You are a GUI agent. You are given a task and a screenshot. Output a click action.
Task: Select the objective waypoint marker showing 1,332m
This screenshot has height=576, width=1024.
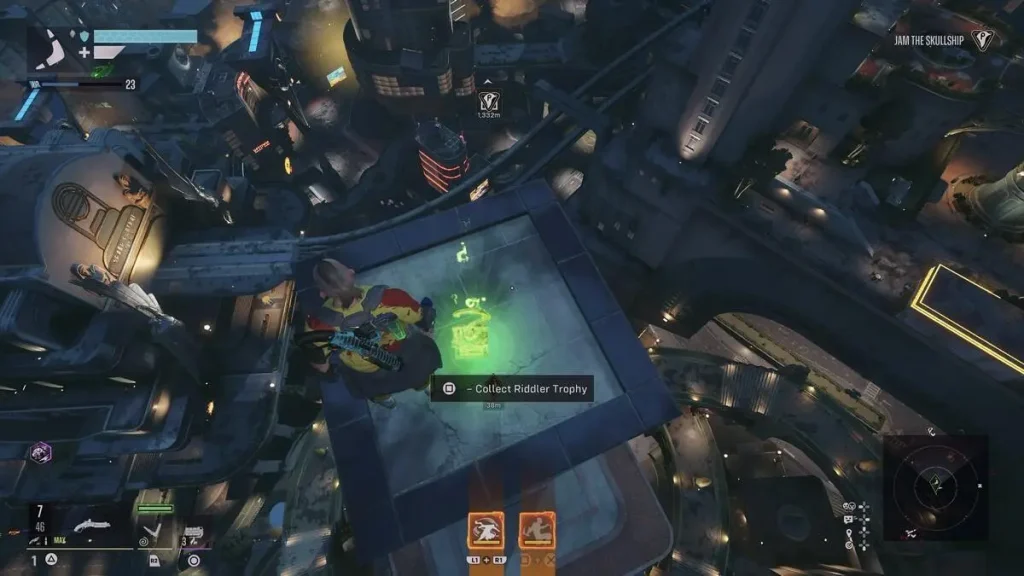tap(489, 100)
